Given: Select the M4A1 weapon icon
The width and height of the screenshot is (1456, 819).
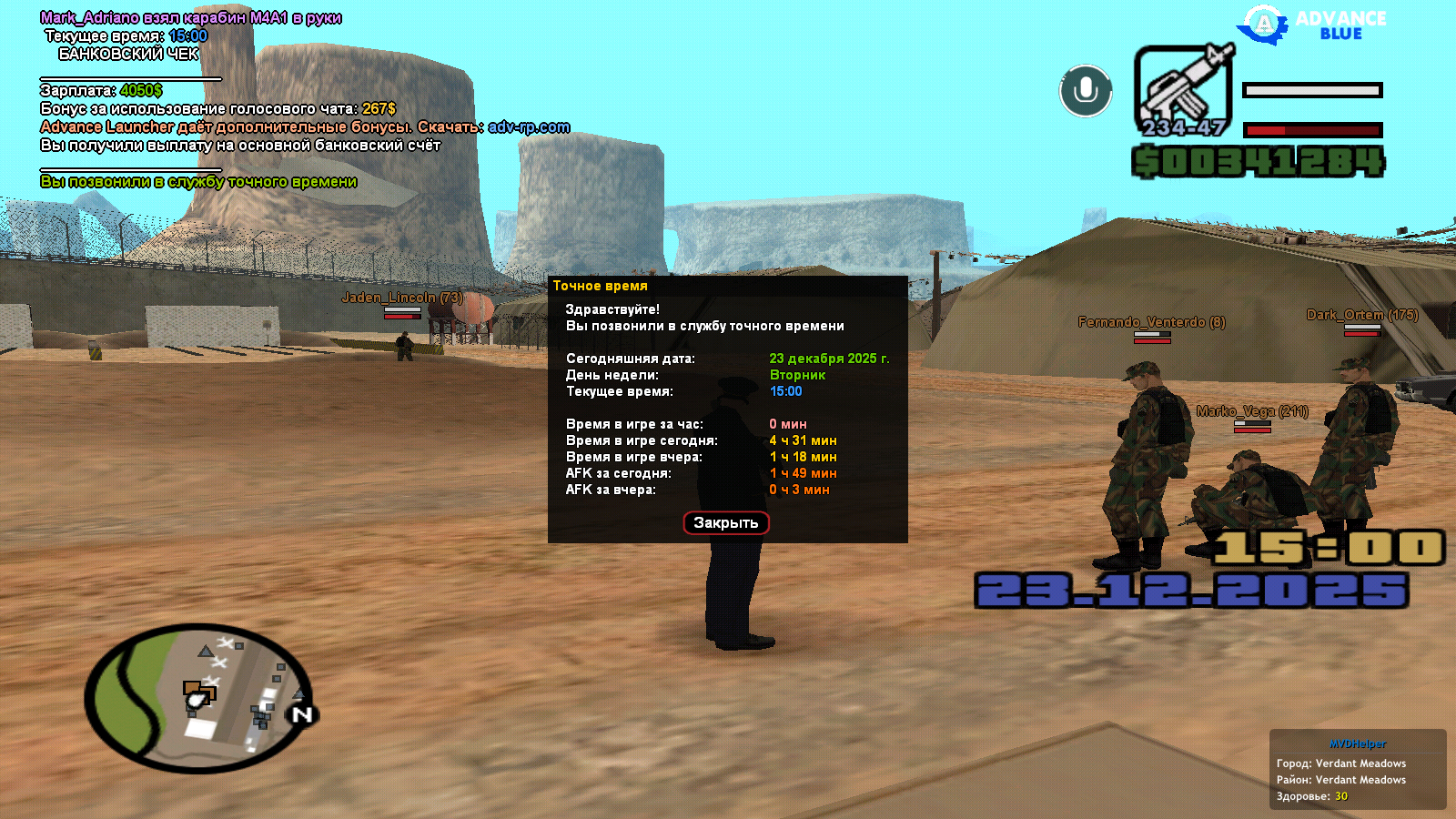Looking at the screenshot, I should [1183, 89].
